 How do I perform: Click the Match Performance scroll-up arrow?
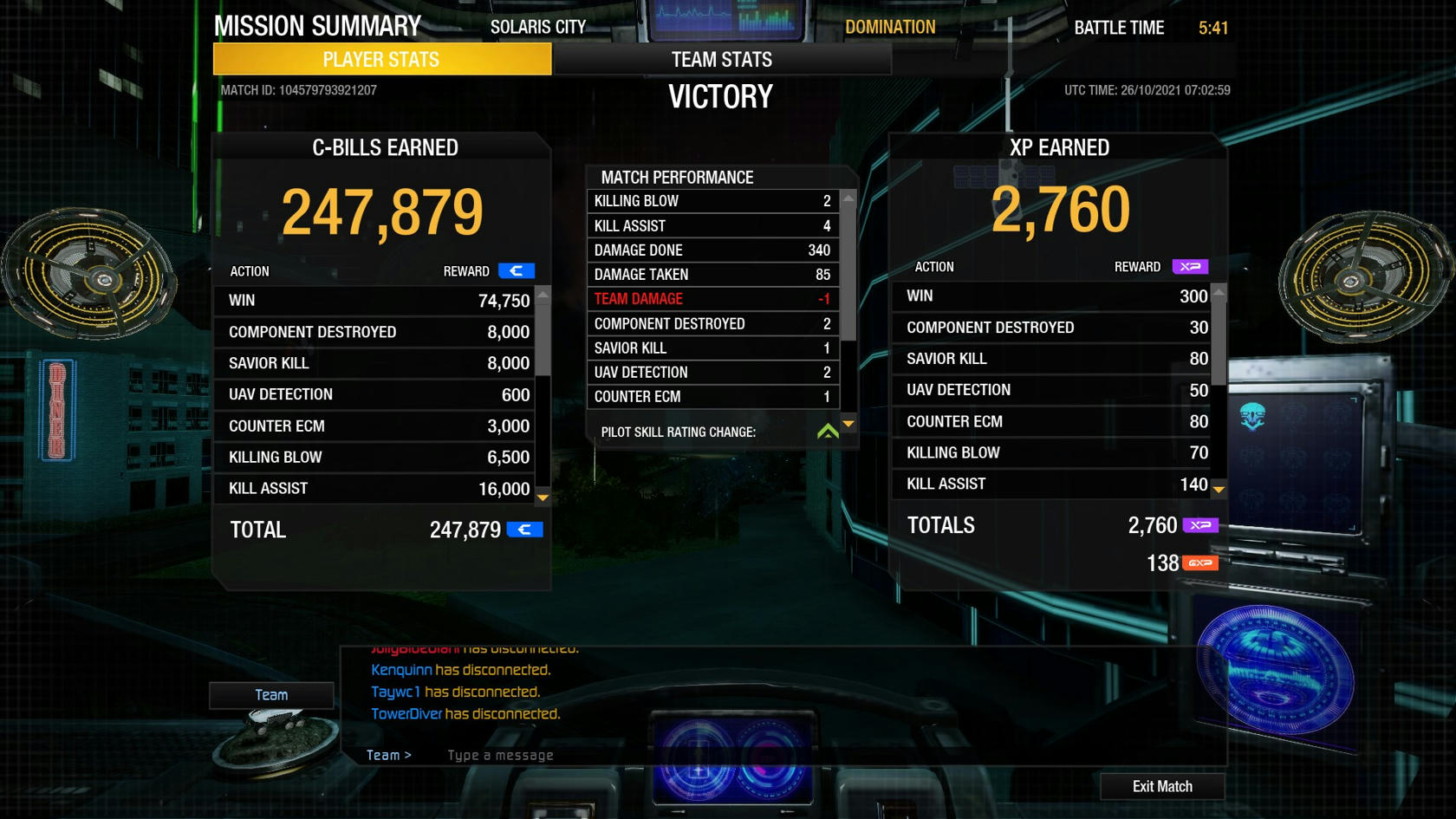(848, 199)
